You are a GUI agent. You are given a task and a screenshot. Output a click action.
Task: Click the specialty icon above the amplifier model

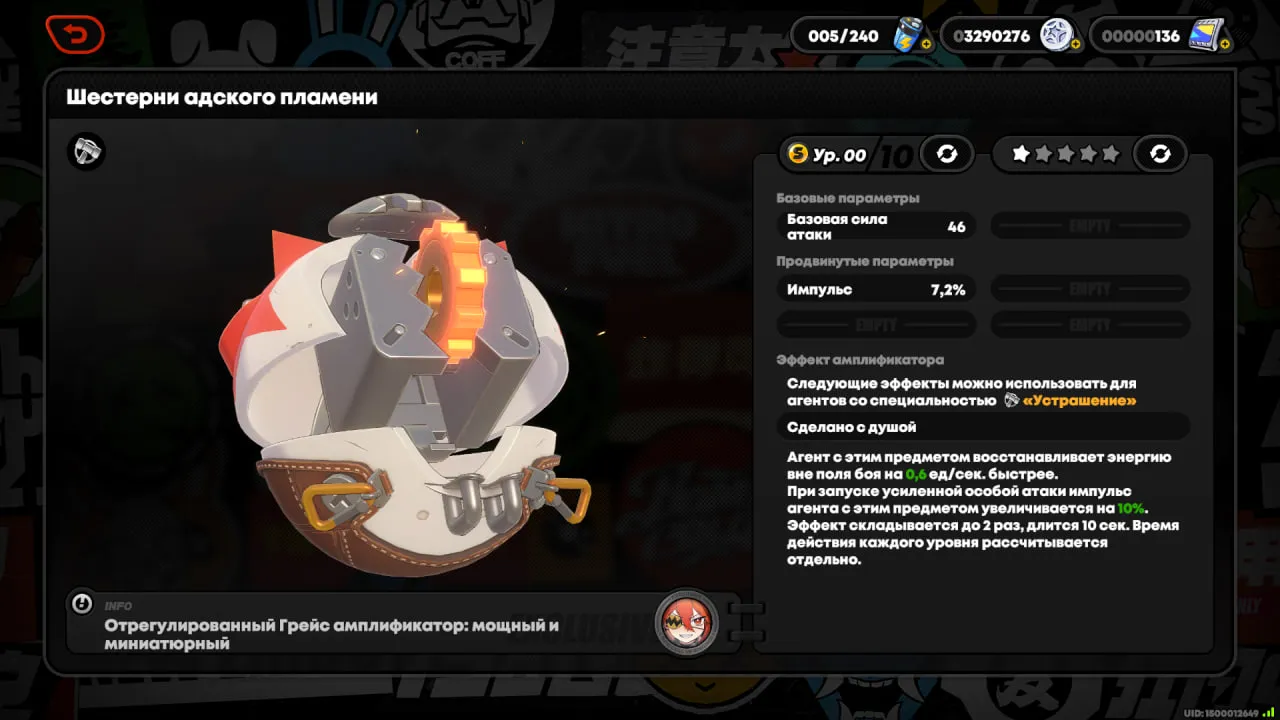point(86,152)
